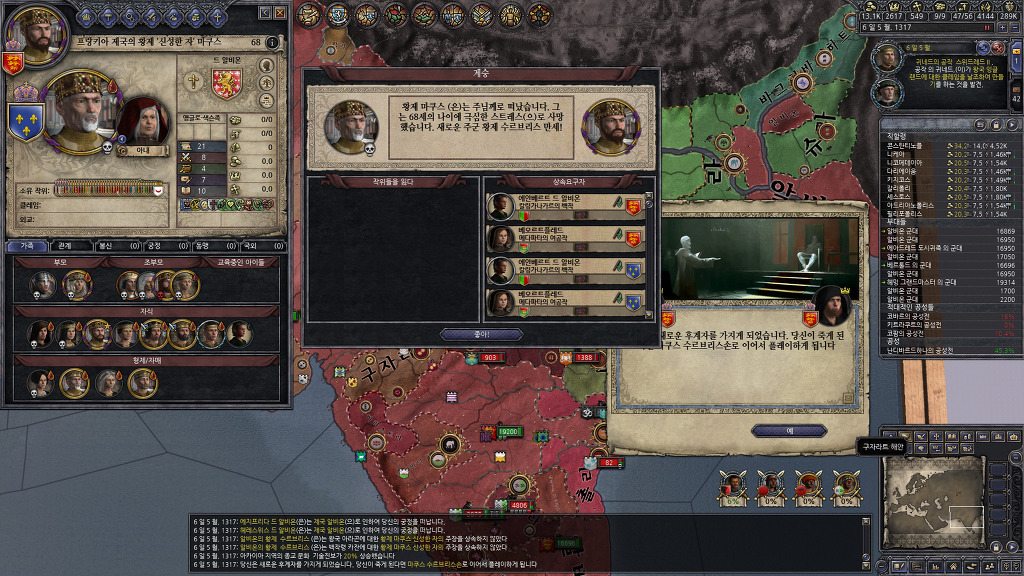
Task: Accept the new heir event with 예
Action: point(789,431)
